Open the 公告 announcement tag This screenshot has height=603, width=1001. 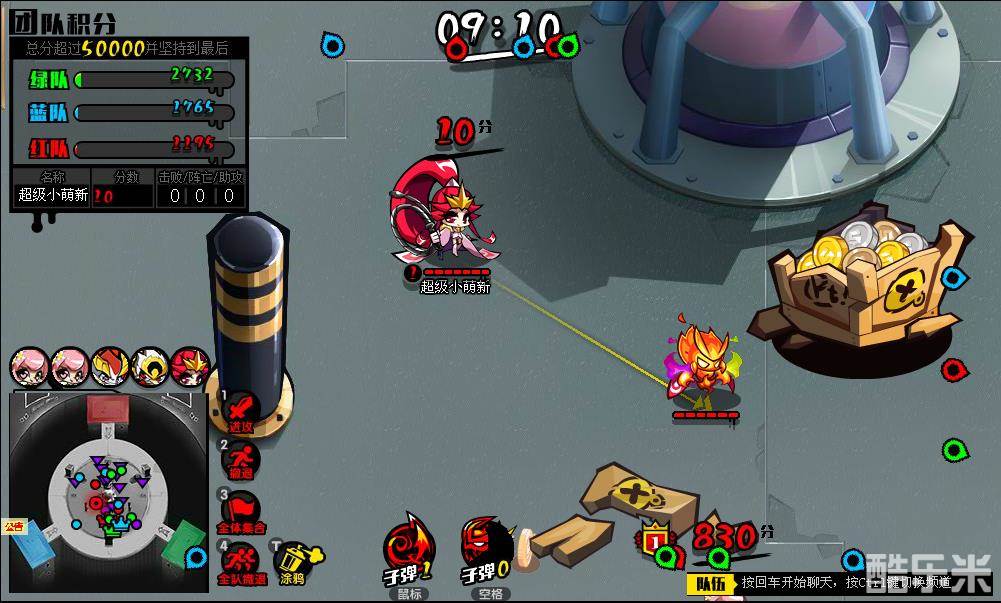pyautogui.click(x=13, y=526)
